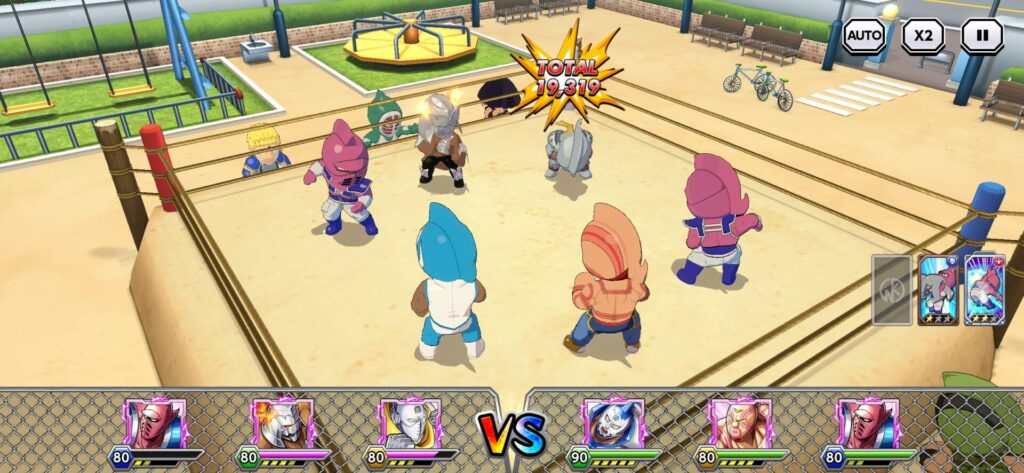
Task: Select the grey face-down card slot
Action: click(x=891, y=290)
